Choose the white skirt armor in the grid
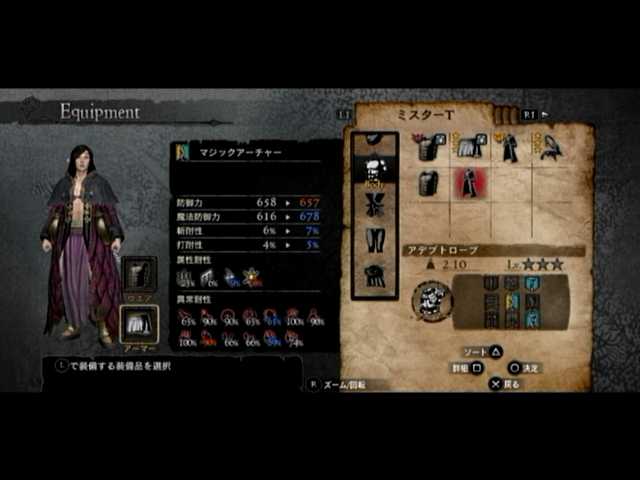Viewport: 640px width, 480px height. coord(467,148)
